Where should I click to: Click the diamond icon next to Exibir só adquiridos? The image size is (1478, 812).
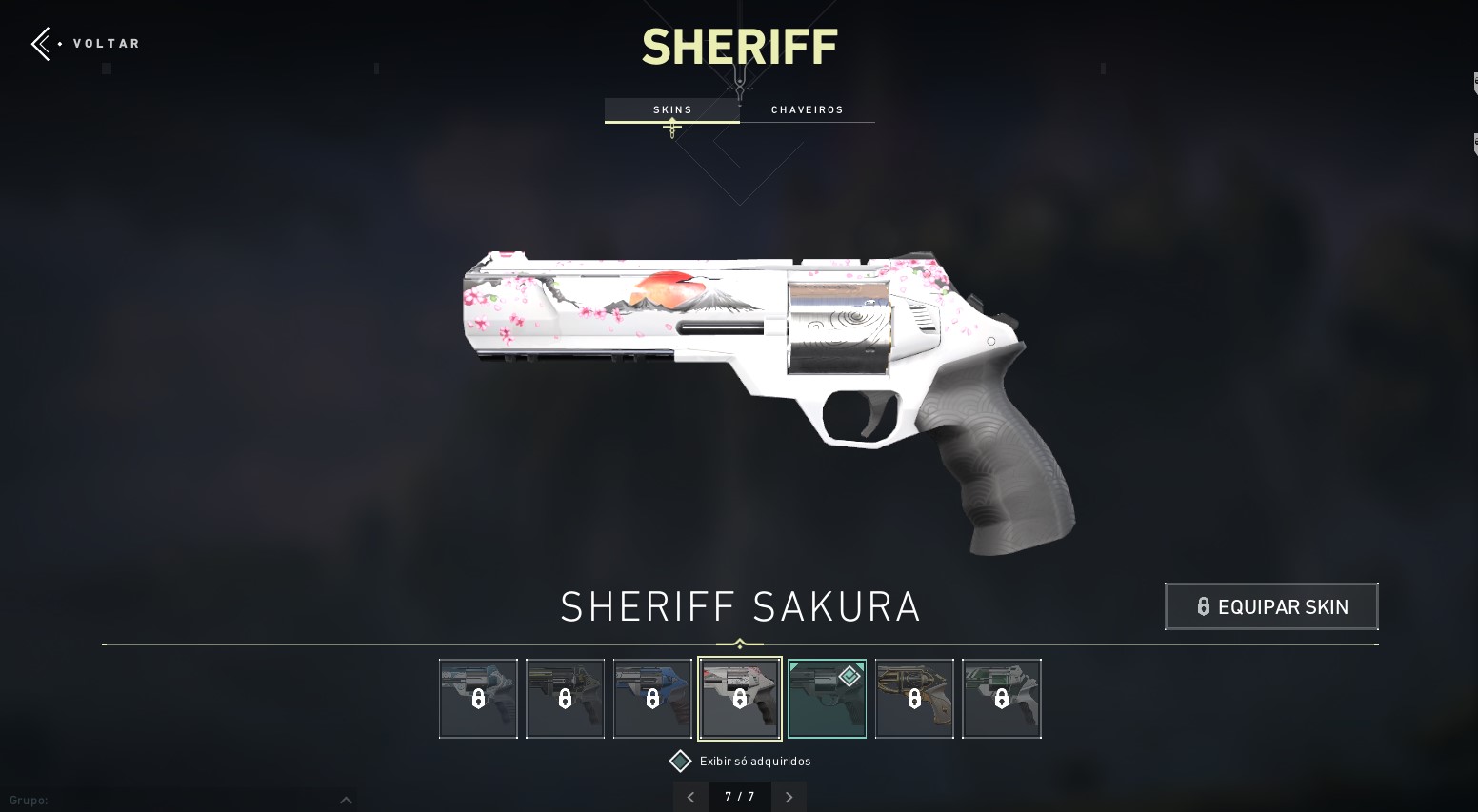tap(680, 761)
